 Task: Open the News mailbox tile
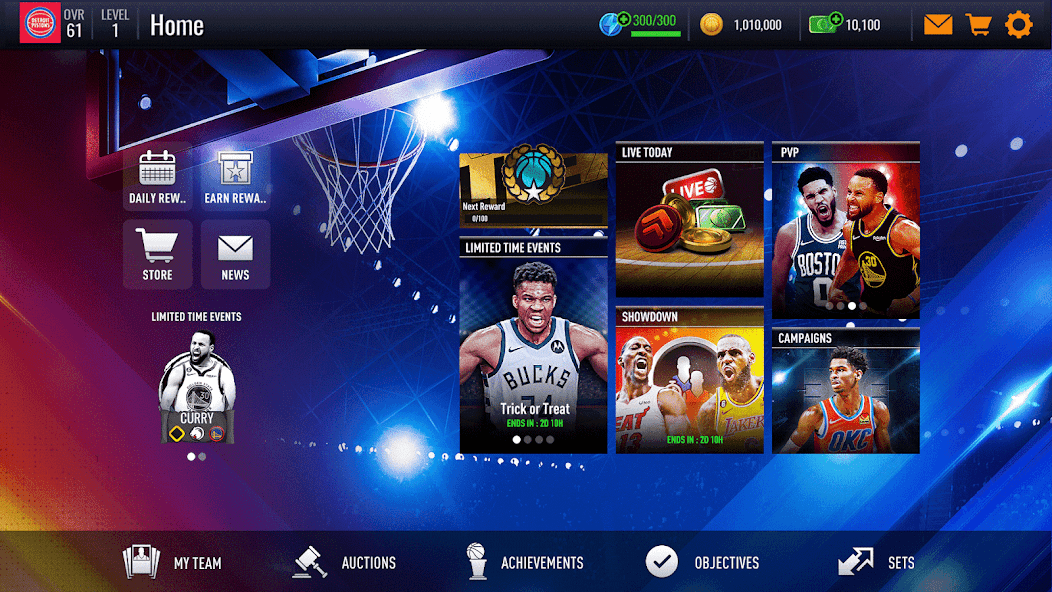235,254
